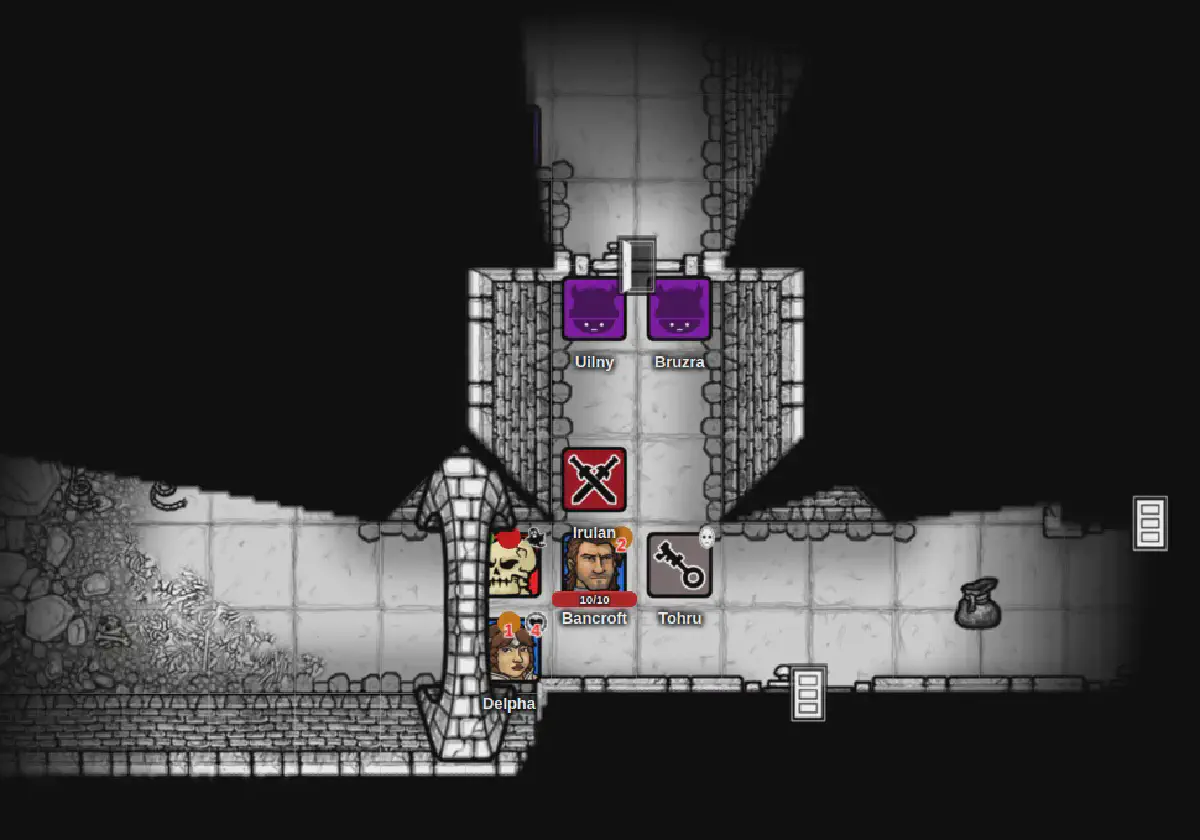This screenshot has height=840, width=1200.
Task: Select the Delpha portrait token
Action: (513, 651)
